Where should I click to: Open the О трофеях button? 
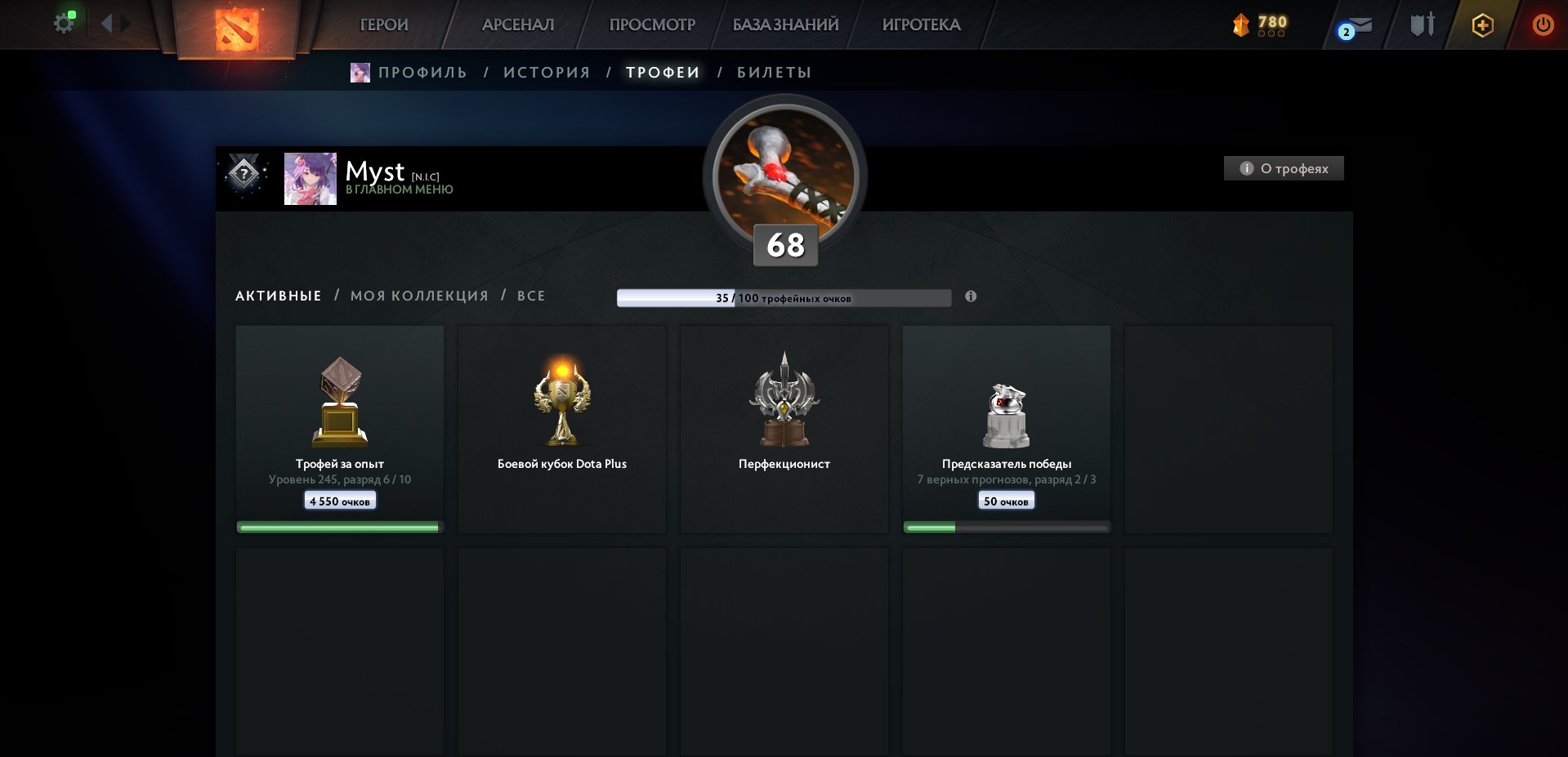tap(1283, 168)
